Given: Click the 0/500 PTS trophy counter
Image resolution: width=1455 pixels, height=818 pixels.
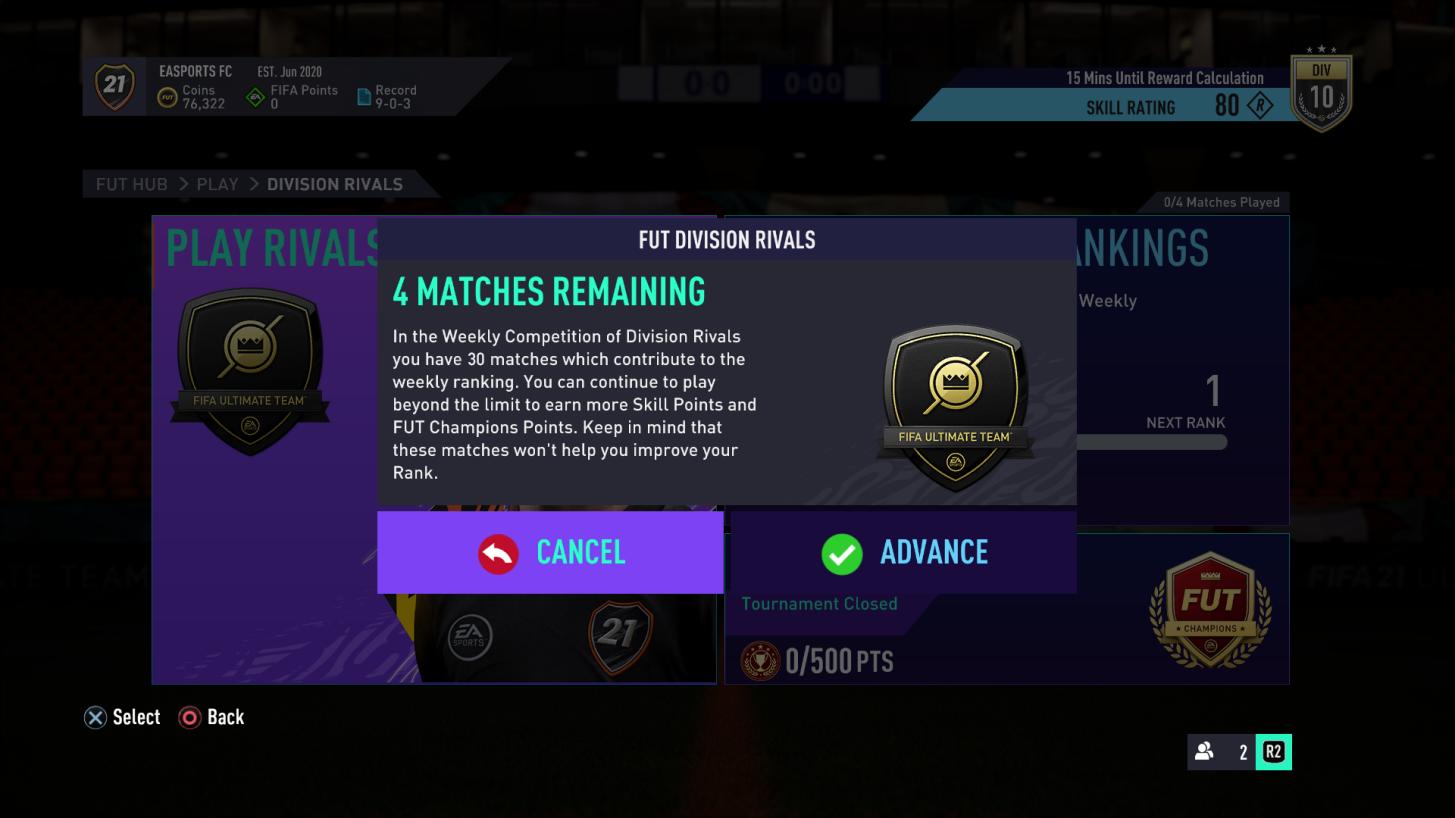Looking at the screenshot, I should pyautogui.click(x=820, y=660).
